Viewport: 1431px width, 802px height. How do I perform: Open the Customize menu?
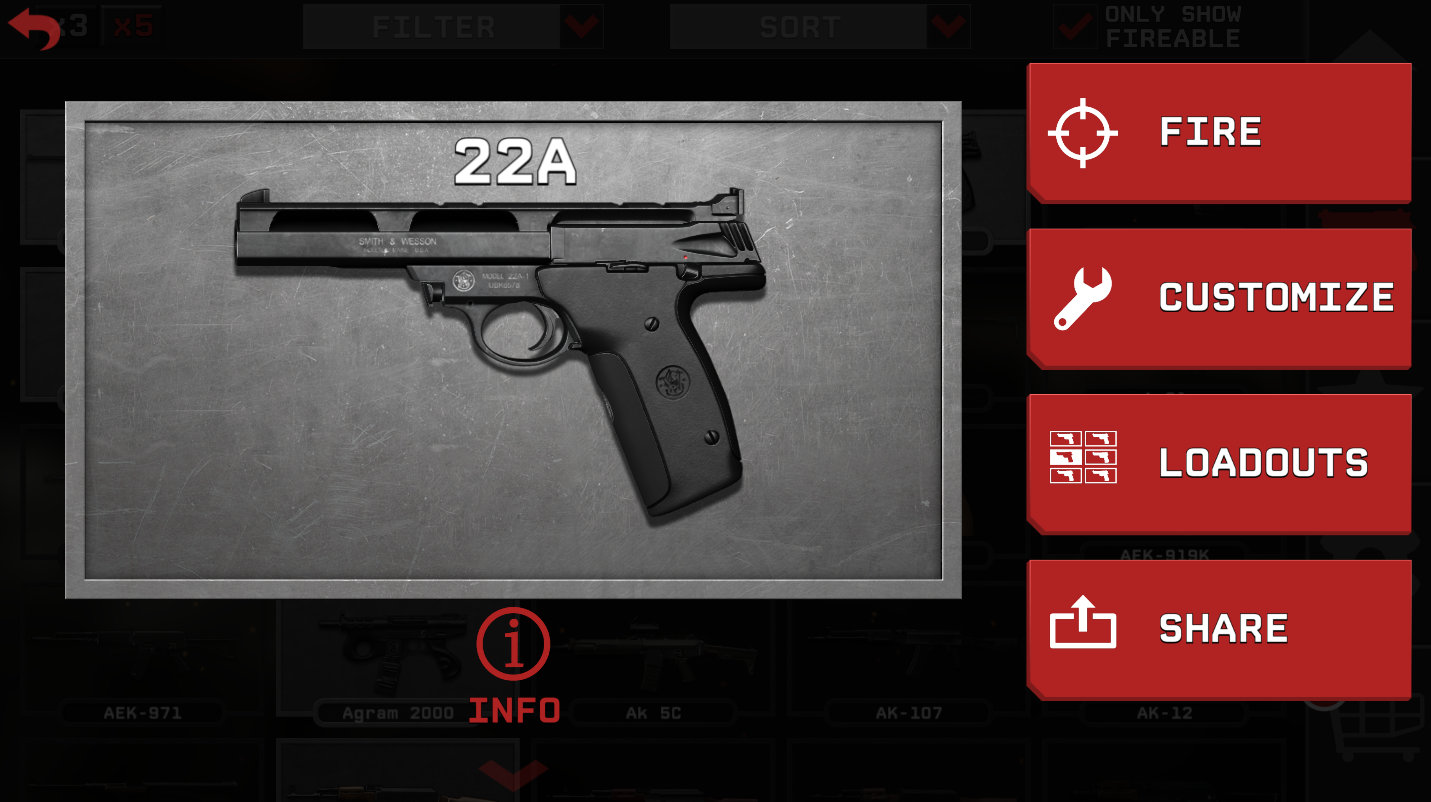[x=1218, y=297]
